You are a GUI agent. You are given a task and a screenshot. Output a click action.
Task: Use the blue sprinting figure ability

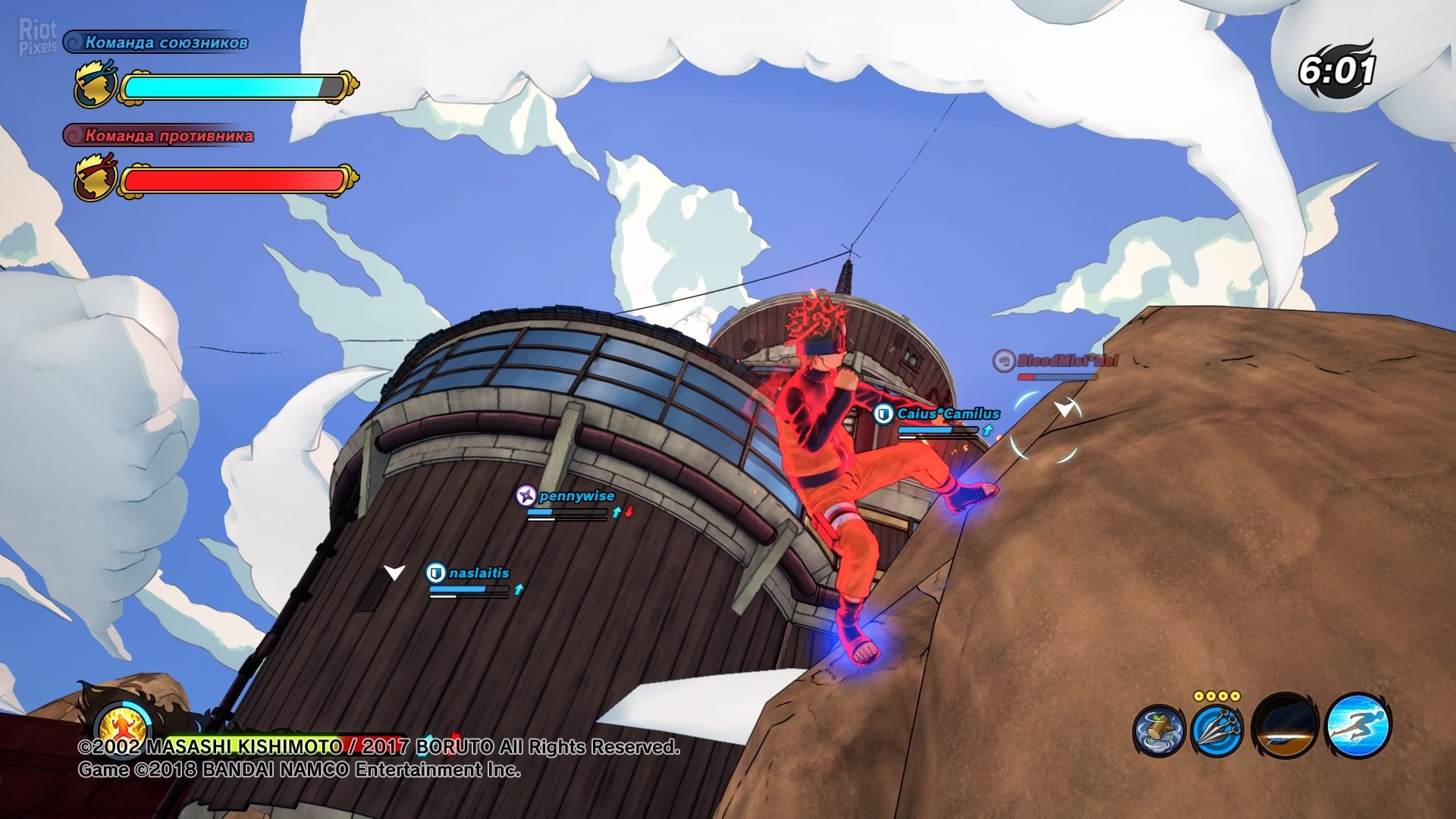click(x=1358, y=726)
